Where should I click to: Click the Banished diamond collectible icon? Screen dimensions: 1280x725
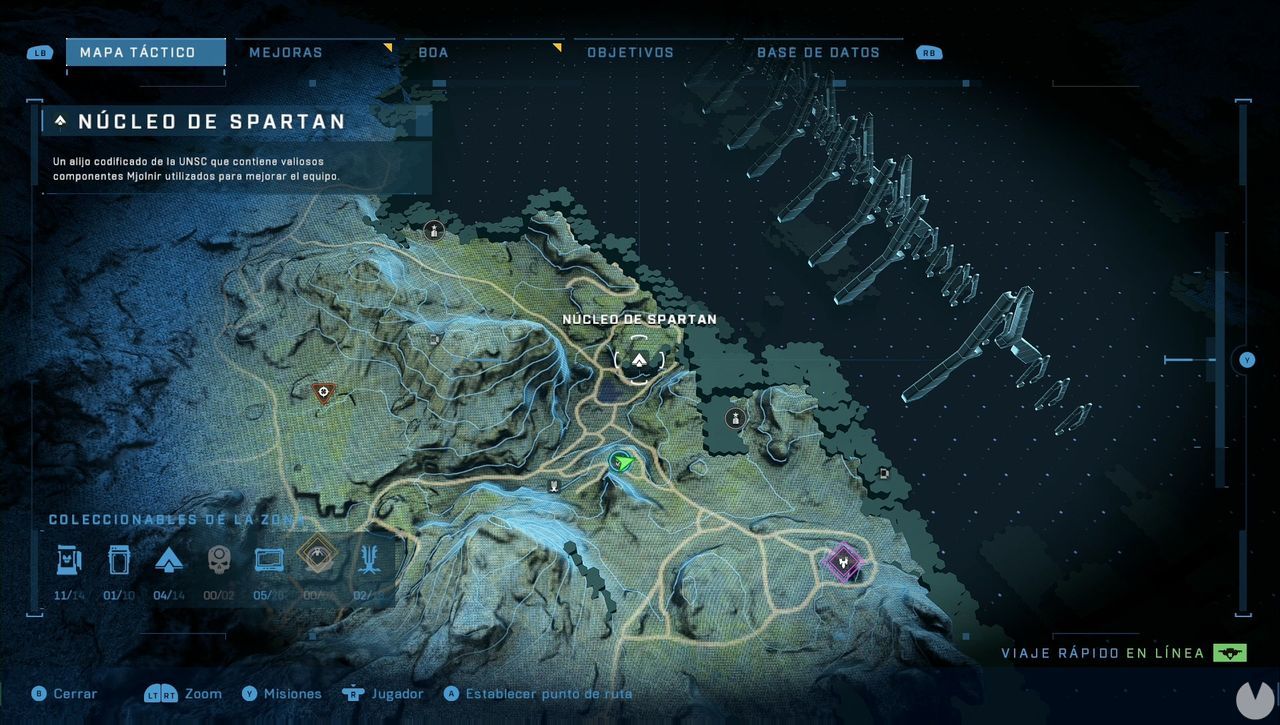click(x=320, y=560)
